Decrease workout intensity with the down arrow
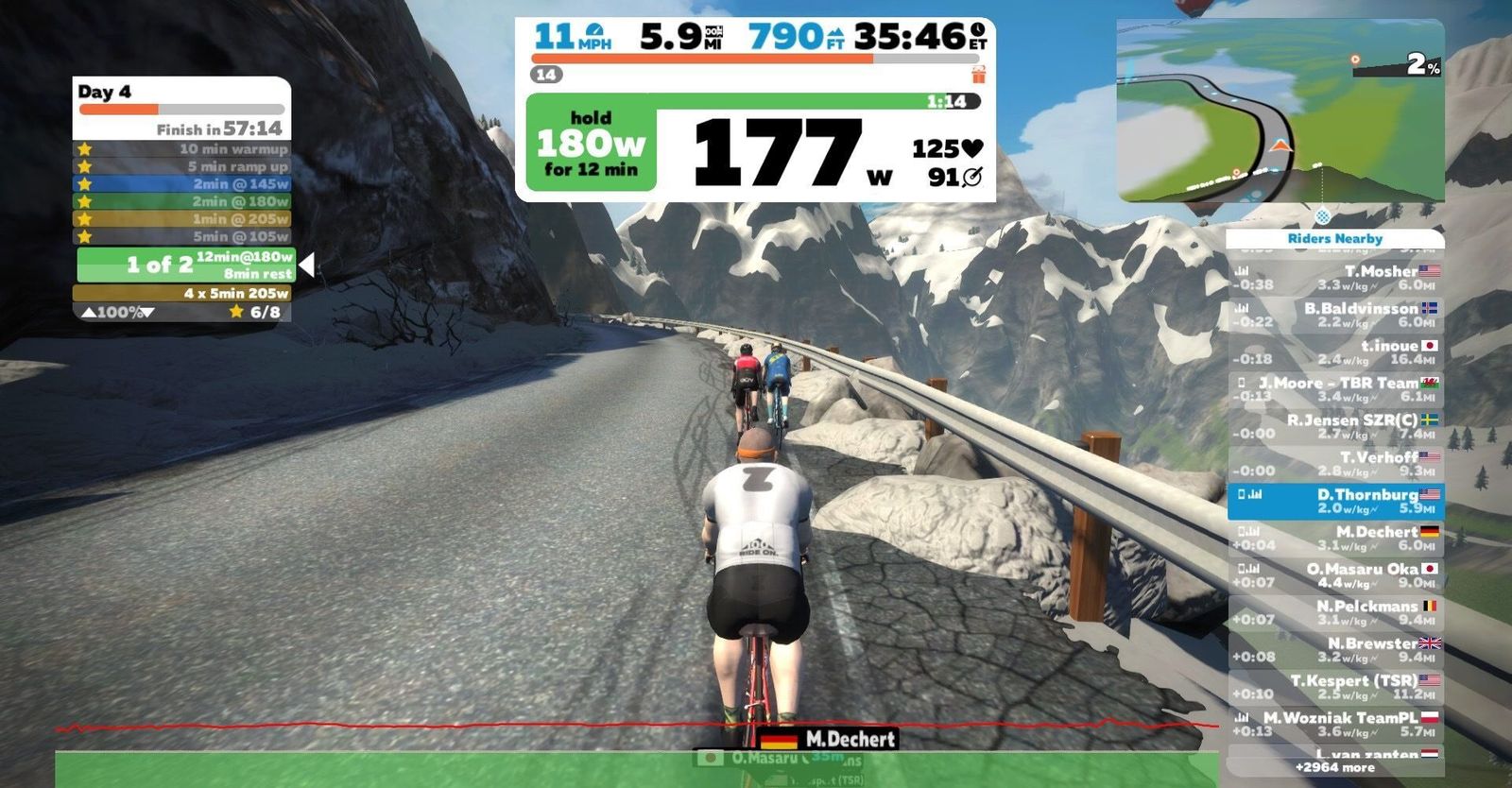Screen dimensions: 1512x788 (x=147, y=313)
